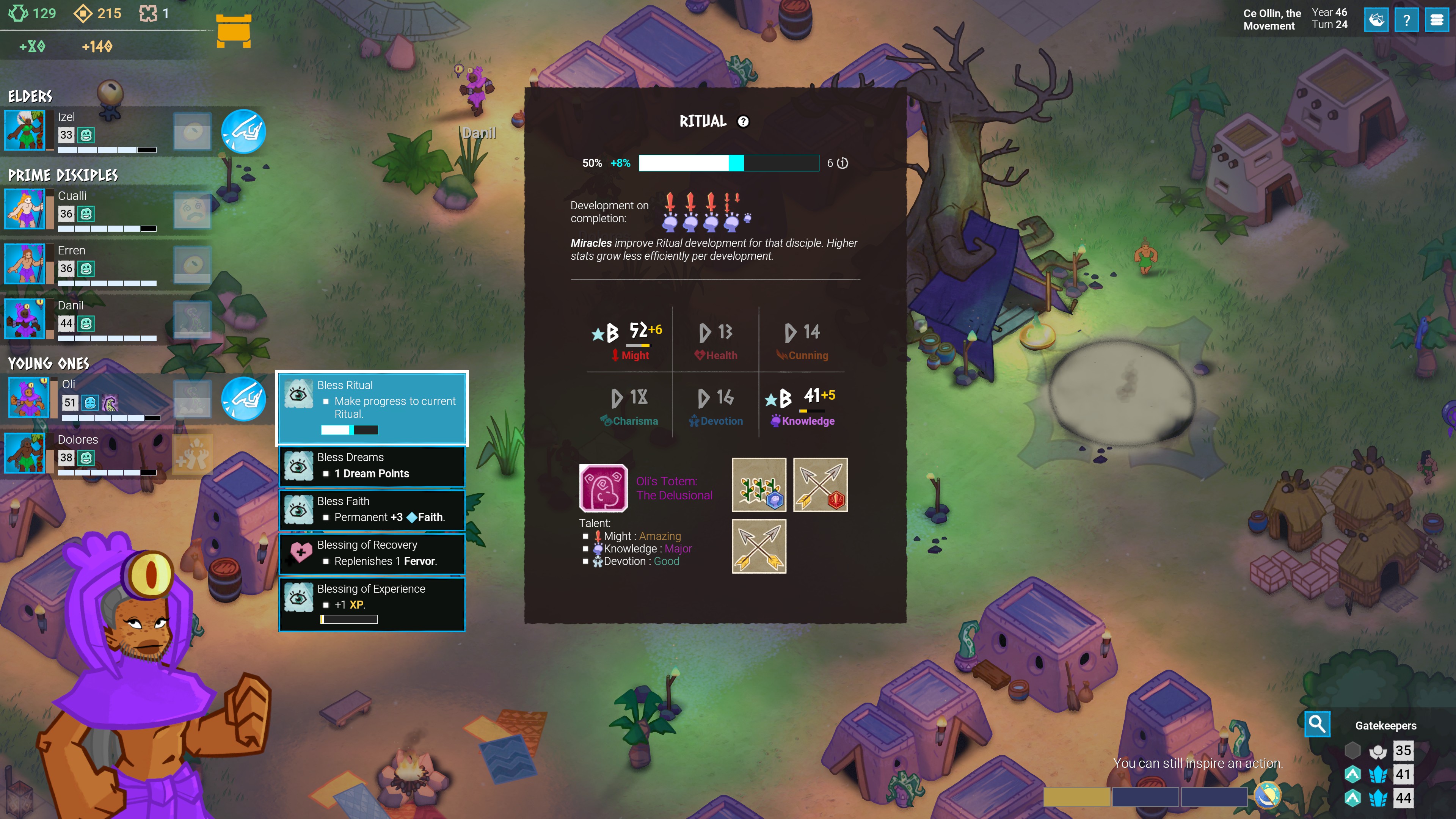Click the Ritual info circle beside the 6
Image resolution: width=1456 pixels, height=819 pixels.
click(x=842, y=163)
